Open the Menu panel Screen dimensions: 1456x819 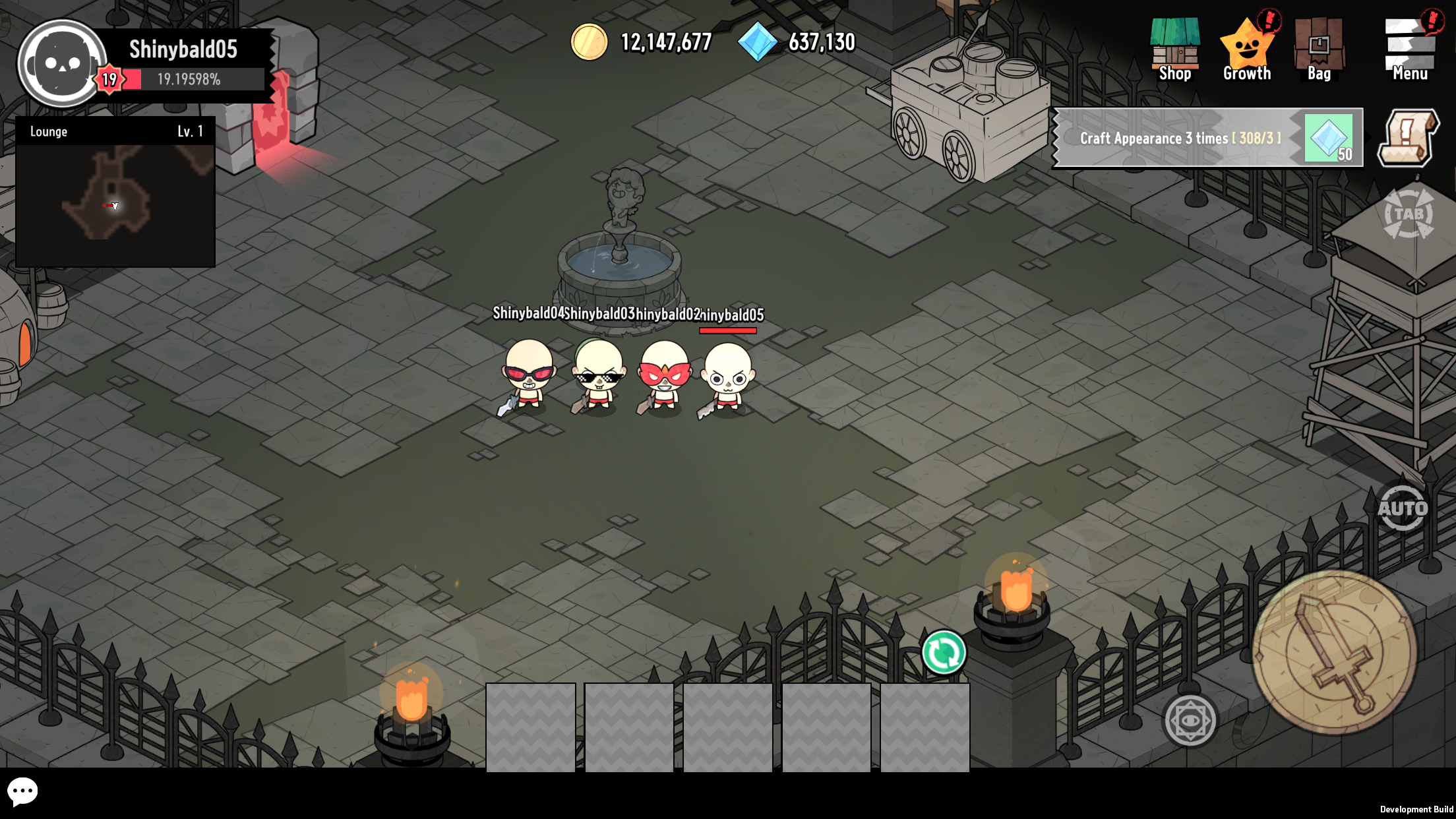(x=1409, y=49)
